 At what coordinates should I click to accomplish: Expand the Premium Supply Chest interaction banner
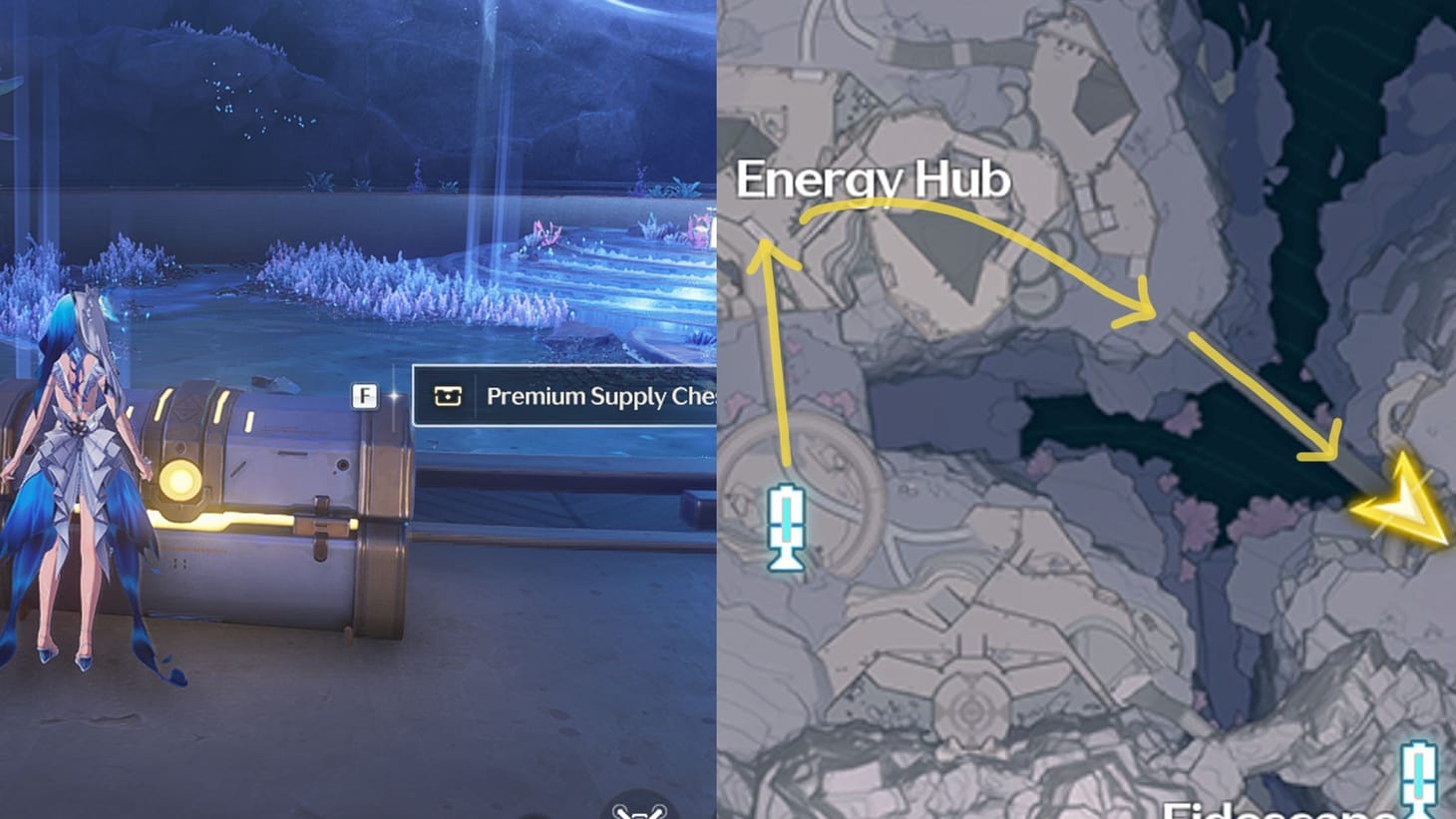pyautogui.click(x=568, y=396)
